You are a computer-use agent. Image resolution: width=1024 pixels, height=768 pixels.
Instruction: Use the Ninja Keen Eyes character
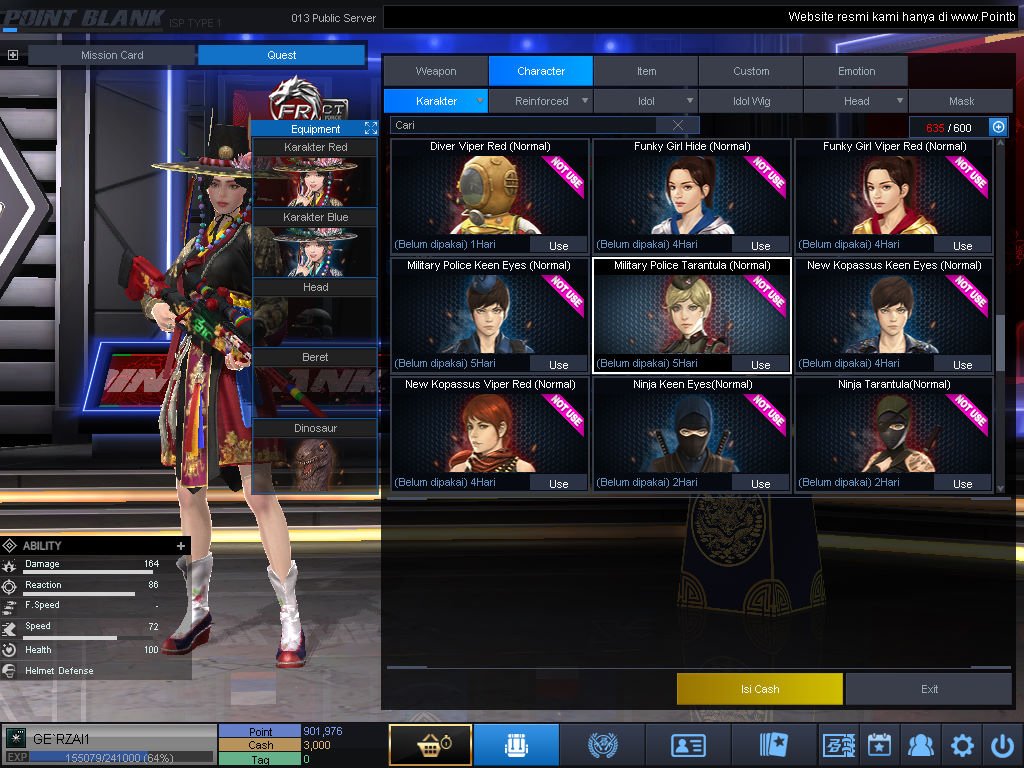pyautogui.click(x=760, y=483)
